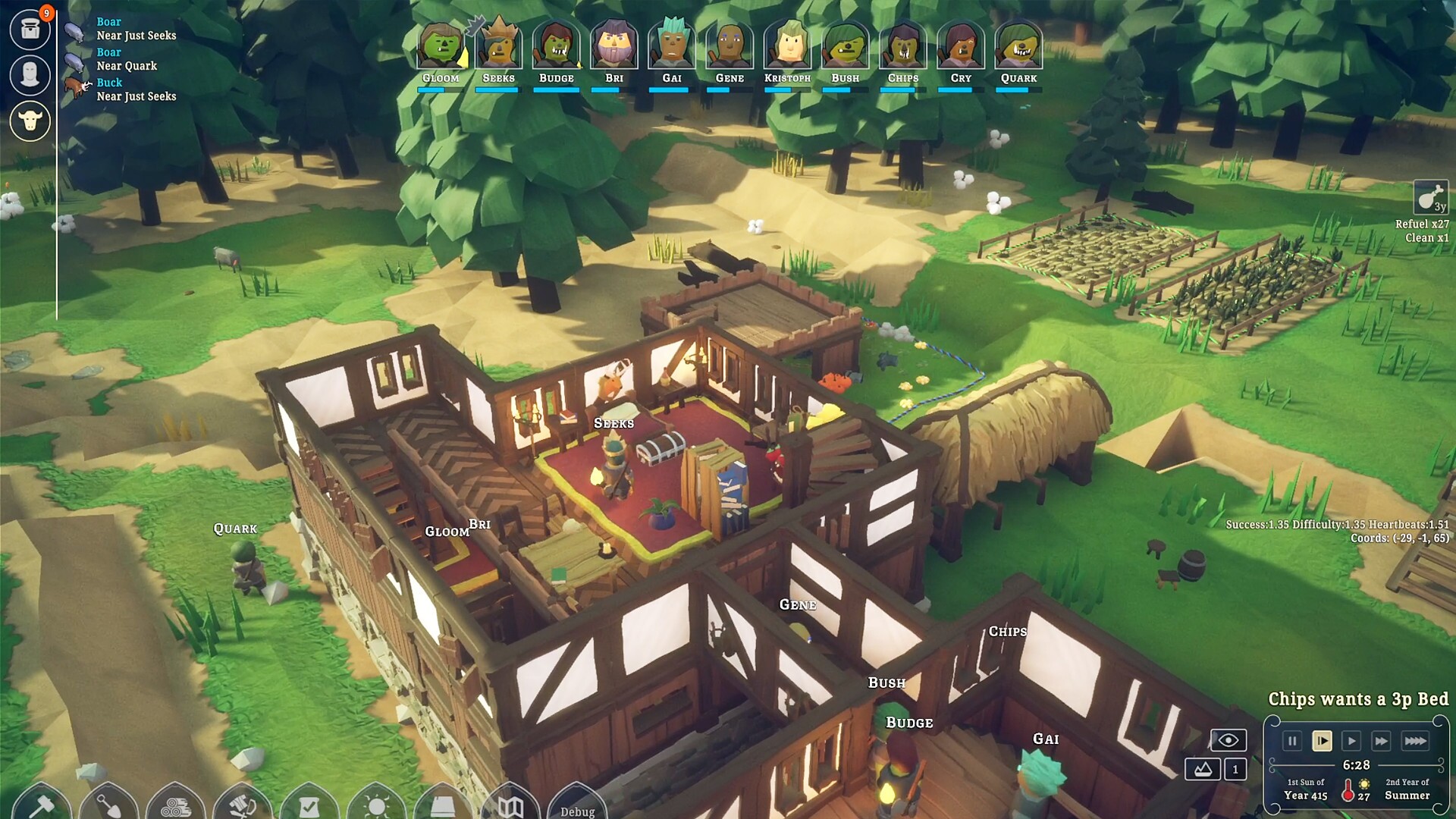Click the Chips wants a 3p Bed alert
Screen dimensions: 1456x819
pos(1357,699)
